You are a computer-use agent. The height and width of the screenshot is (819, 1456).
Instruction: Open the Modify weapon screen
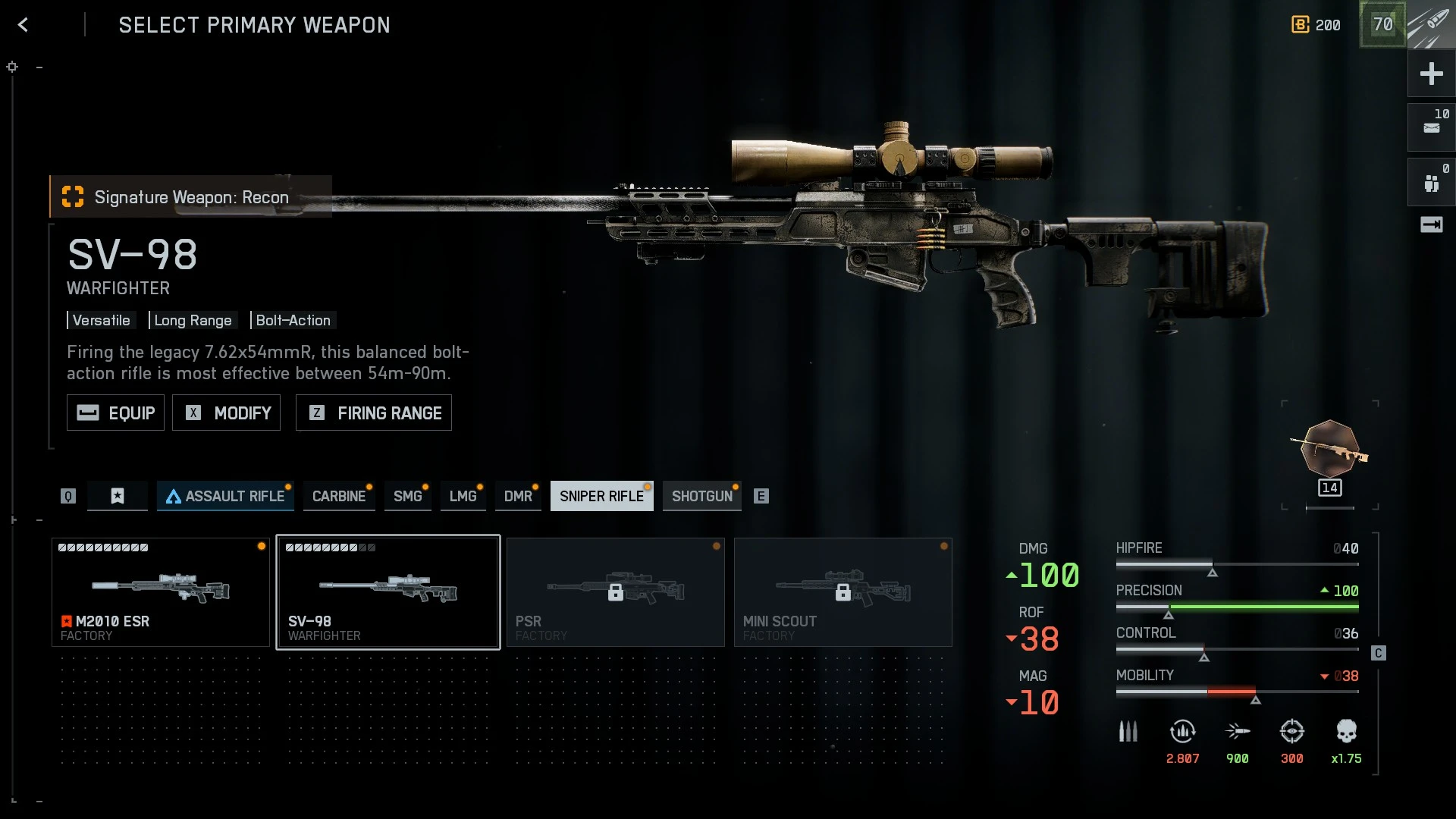[x=226, y=413]
